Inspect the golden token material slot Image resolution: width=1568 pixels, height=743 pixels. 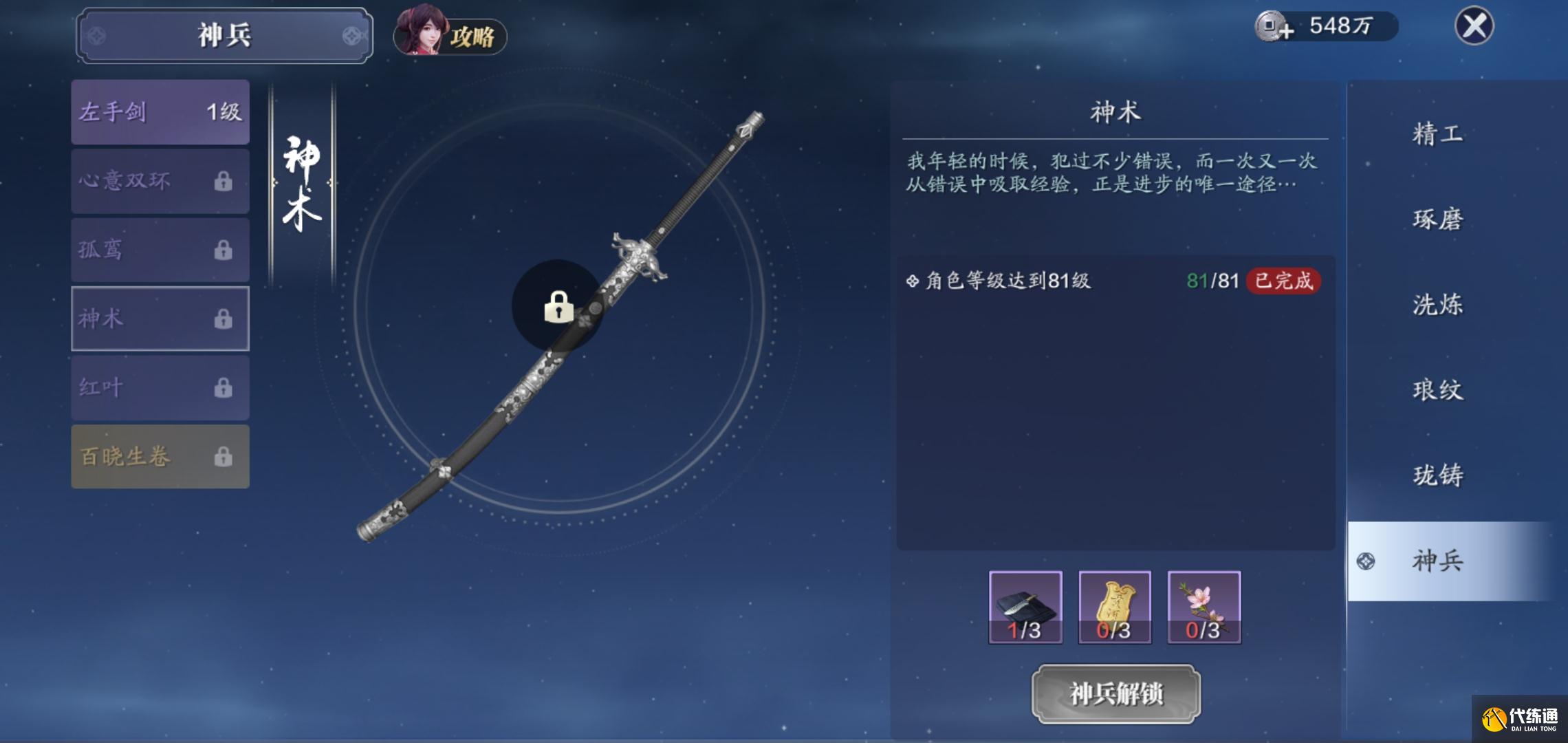click(1115, 607)
